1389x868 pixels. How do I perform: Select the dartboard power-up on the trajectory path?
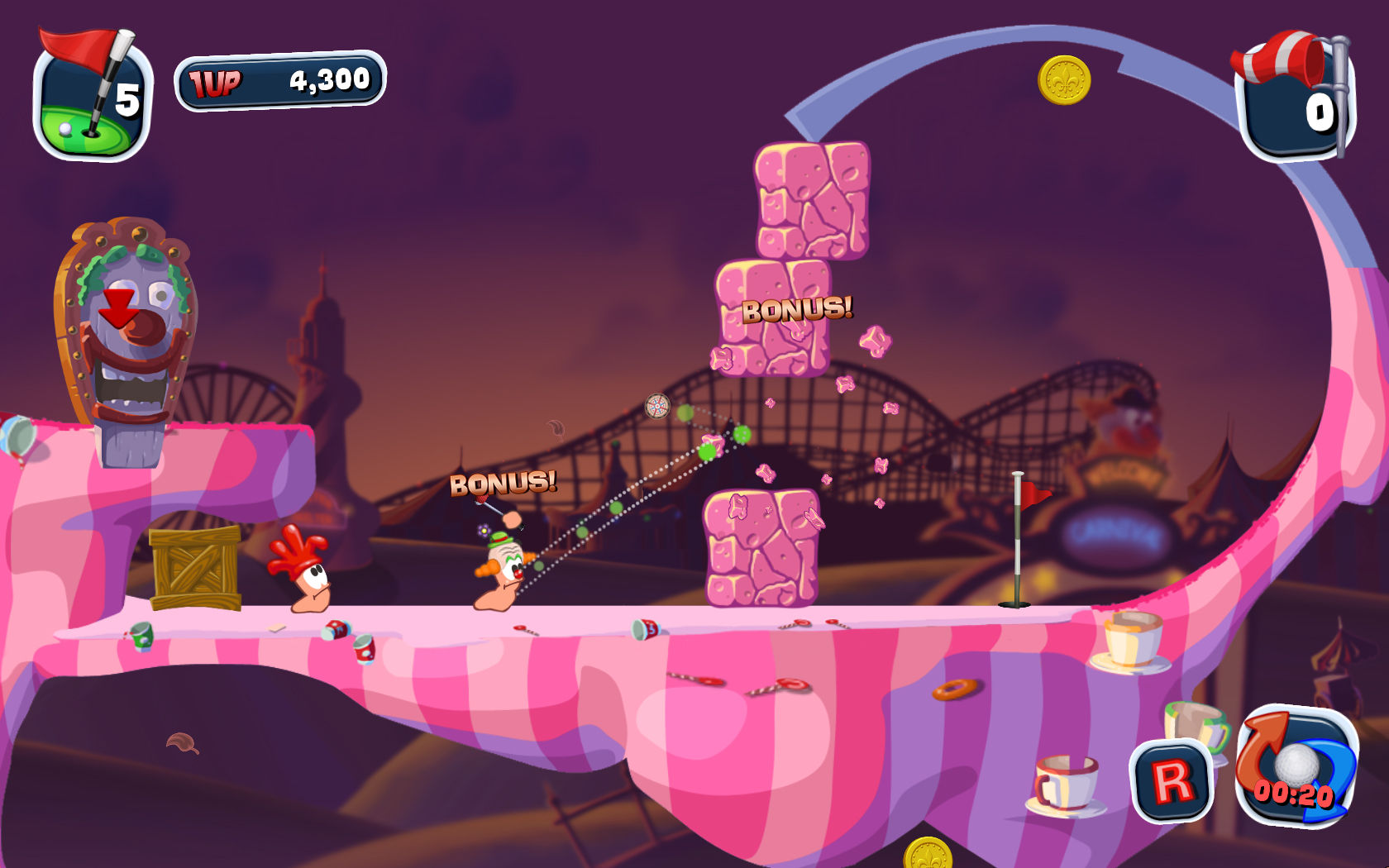click(x=656, y=407)
